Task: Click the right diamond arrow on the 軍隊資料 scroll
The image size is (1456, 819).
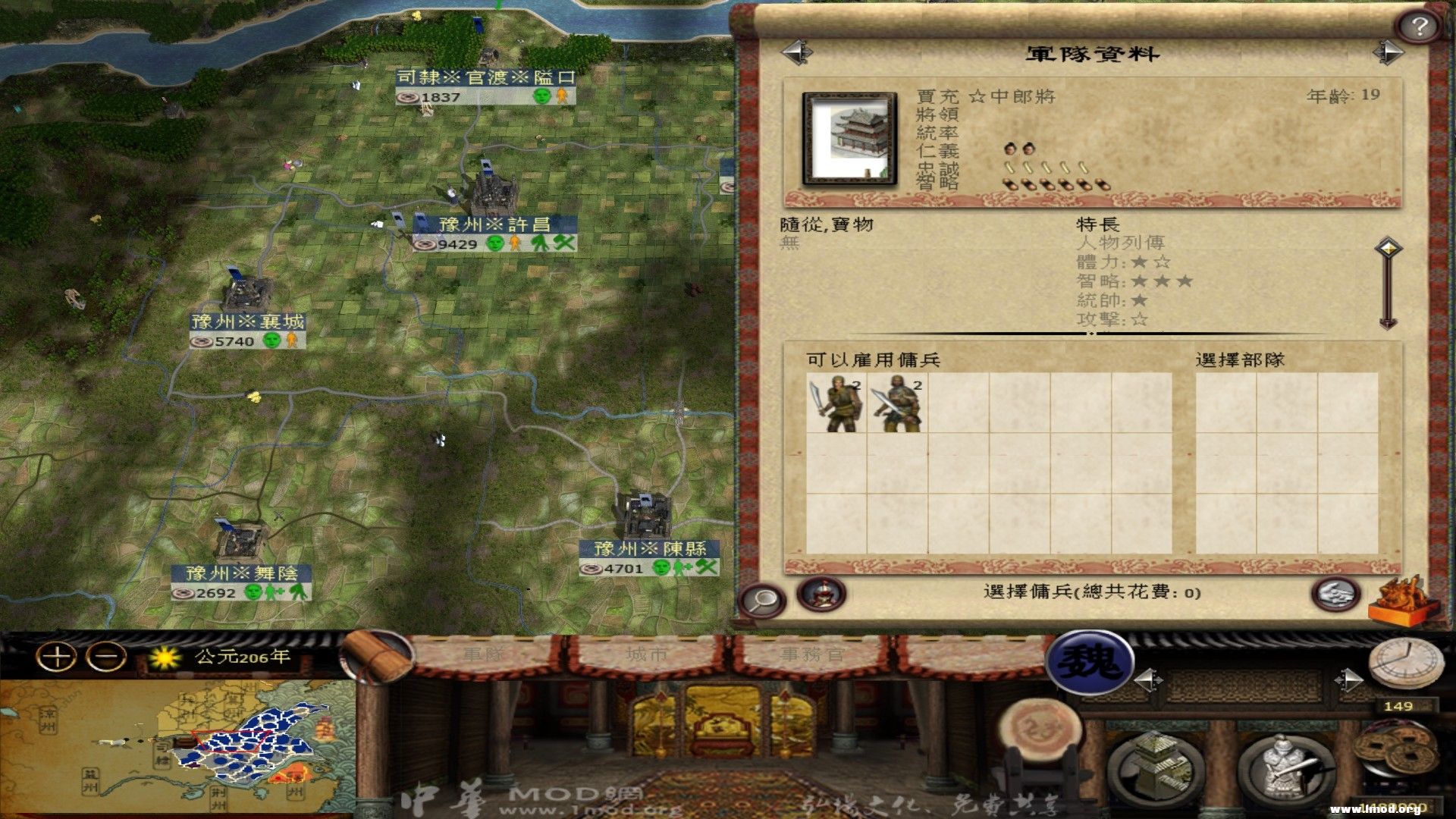Action: click(1389, 52)
